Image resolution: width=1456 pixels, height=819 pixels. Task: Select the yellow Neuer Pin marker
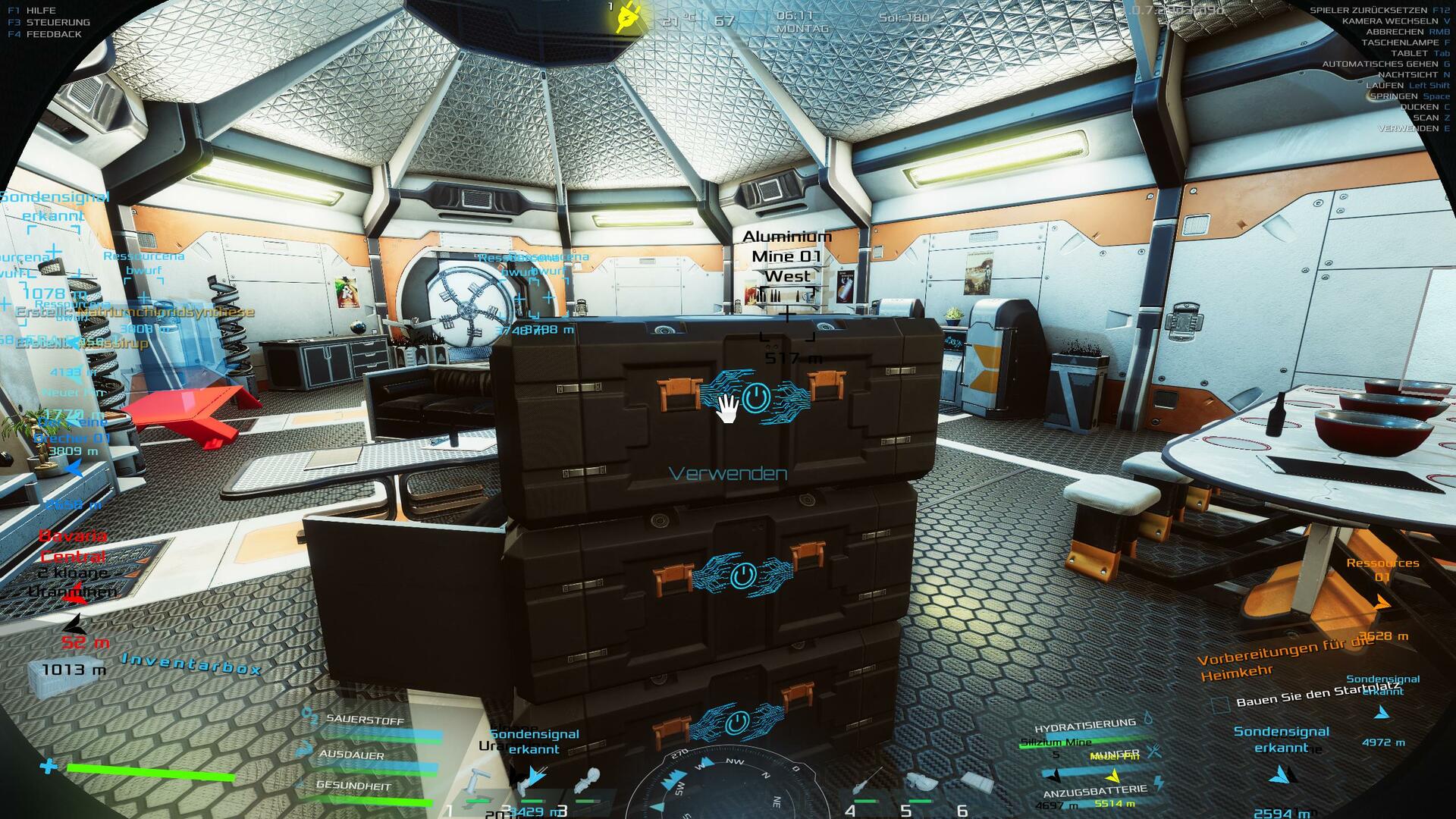pos(1113,775)
